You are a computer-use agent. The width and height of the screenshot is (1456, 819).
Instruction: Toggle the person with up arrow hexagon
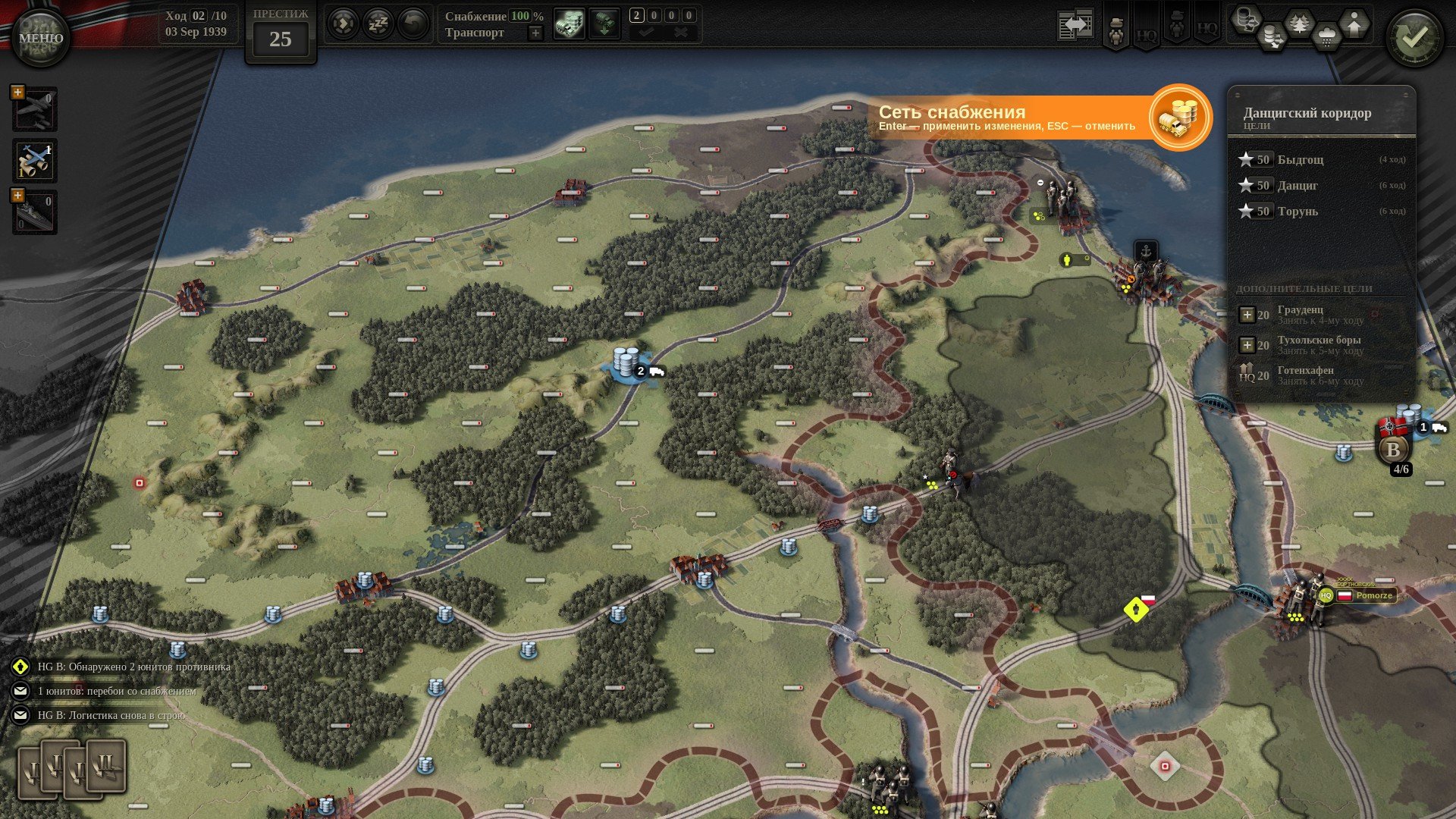tap(1354, 24)
